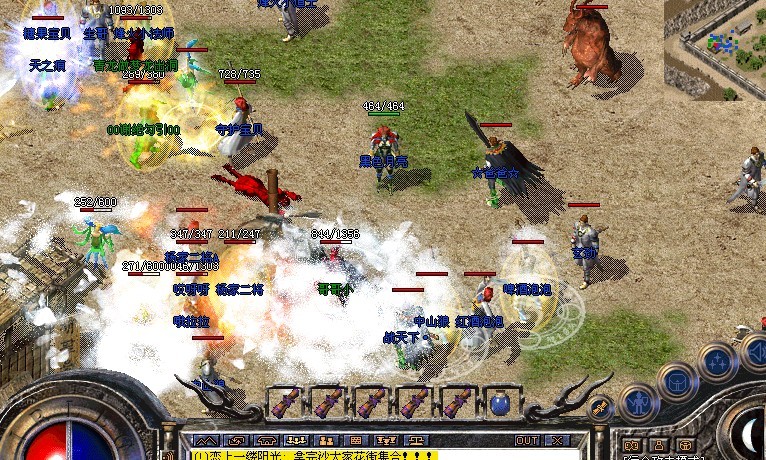This screenshot has width=766, height=460.
Task: Open the minimap in the top-right corner
Action: click(714, 49)
